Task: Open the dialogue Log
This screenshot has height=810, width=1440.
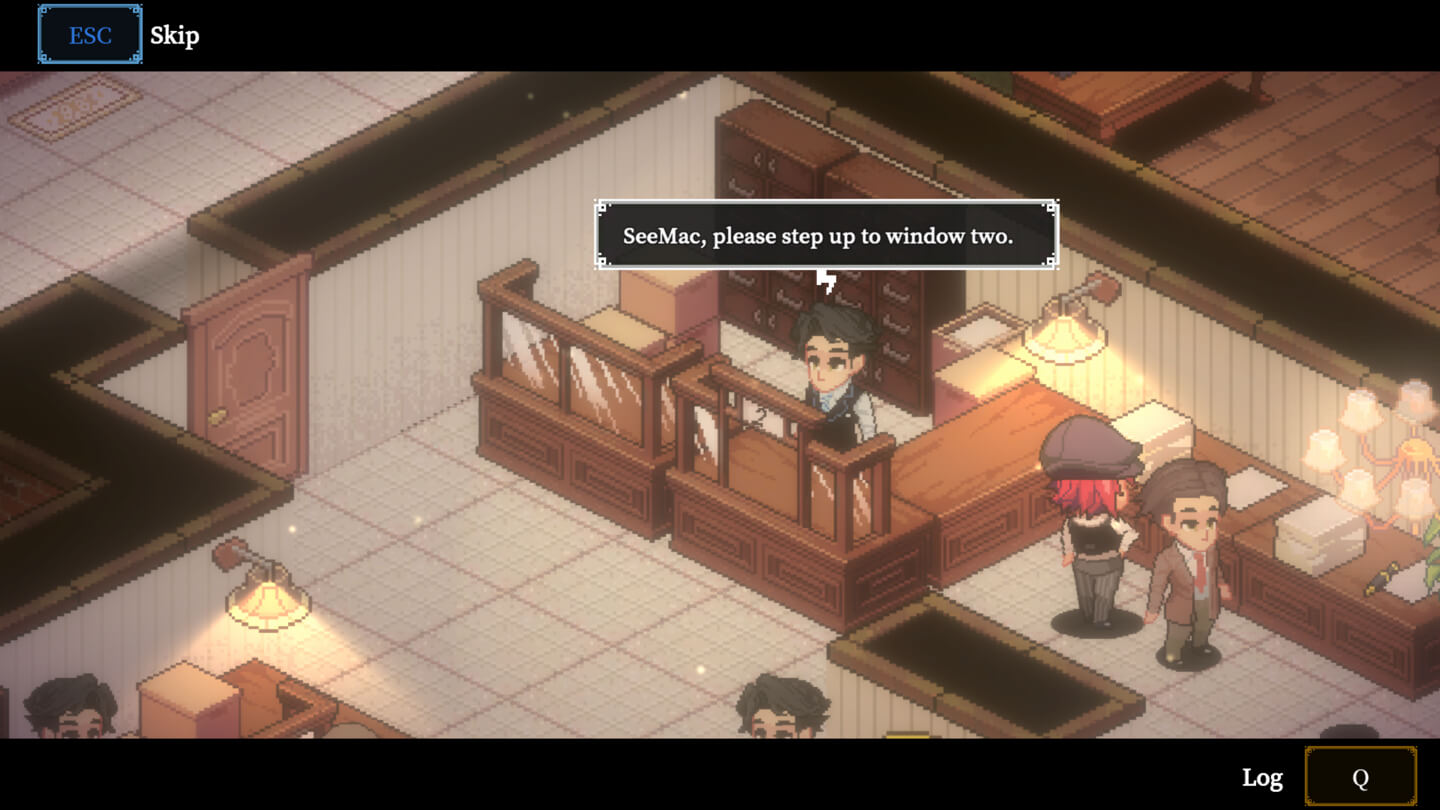Action: (x=1360, y=777)
